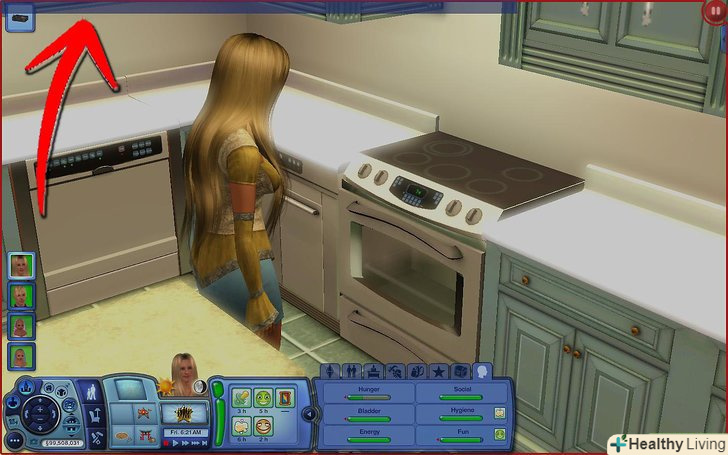The width and height of the screenshot is (728, 455).
Task: Open the star-shaped Lifetime Rewards tab
Action: point(437,372)
